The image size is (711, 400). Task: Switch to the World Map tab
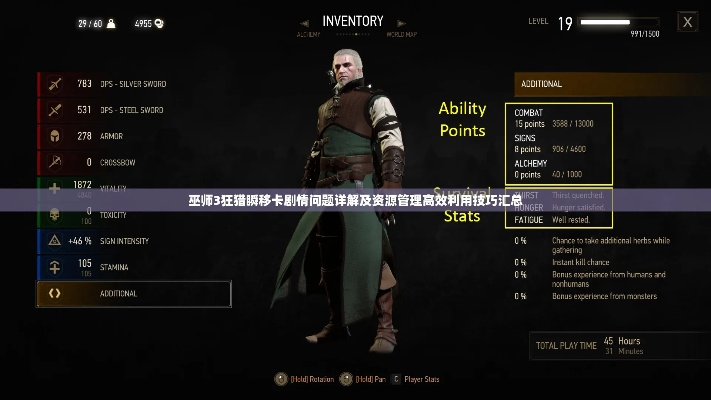click(x=400, y=35)
